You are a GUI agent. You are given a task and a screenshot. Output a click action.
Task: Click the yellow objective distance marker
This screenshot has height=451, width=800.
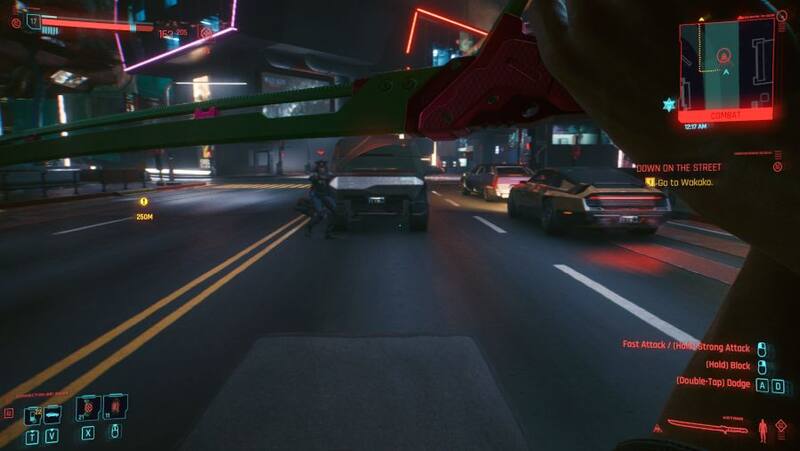point(144,202)
